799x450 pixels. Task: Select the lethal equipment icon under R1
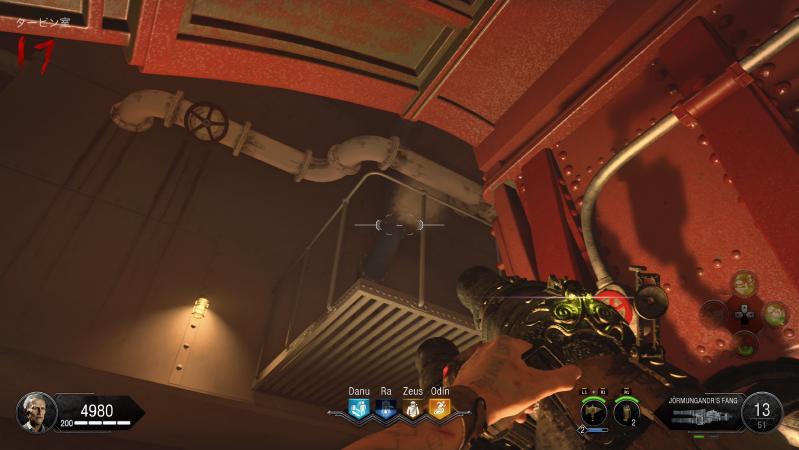627,409
